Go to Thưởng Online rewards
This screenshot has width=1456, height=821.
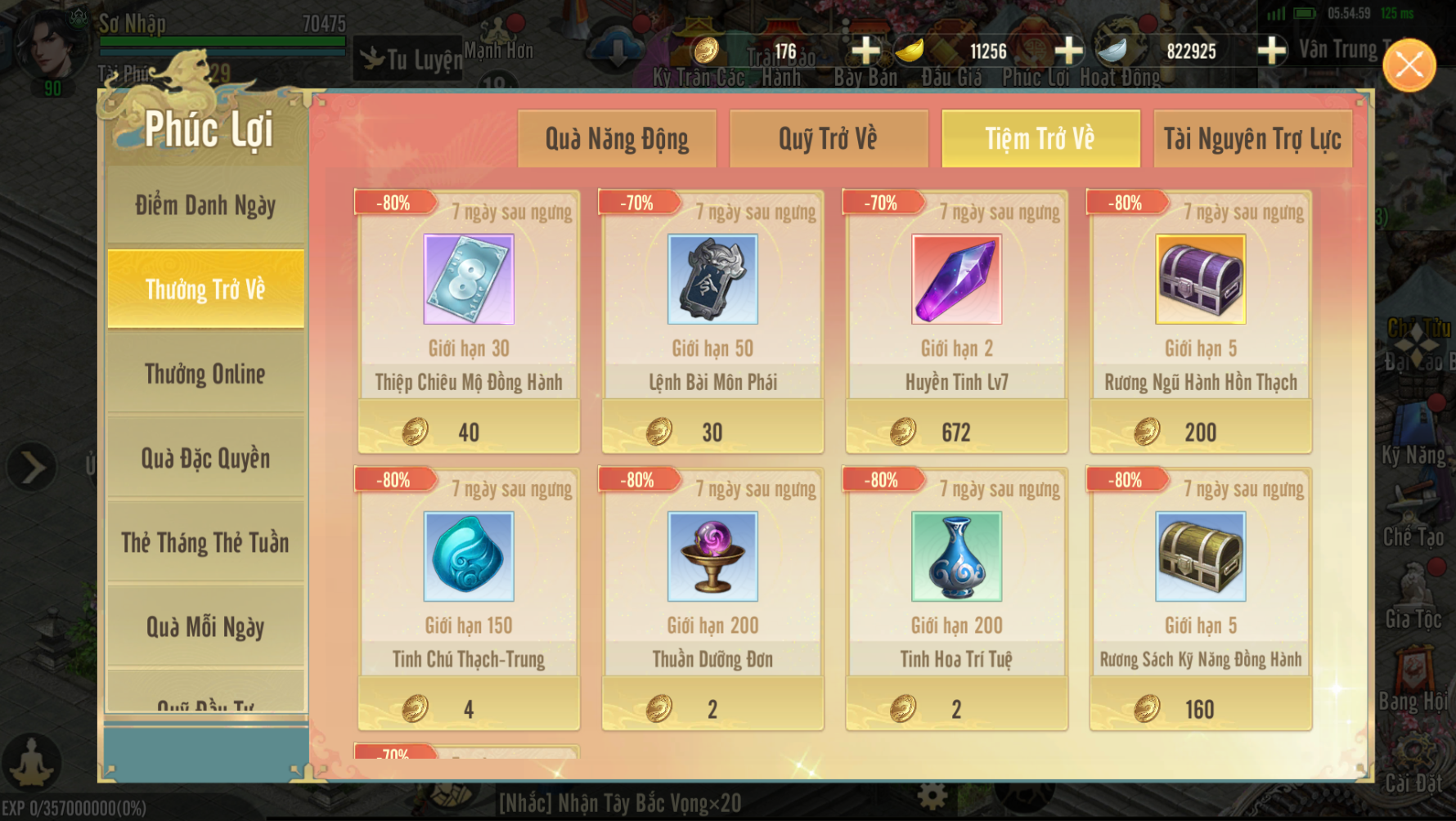[x=205, y=374]
